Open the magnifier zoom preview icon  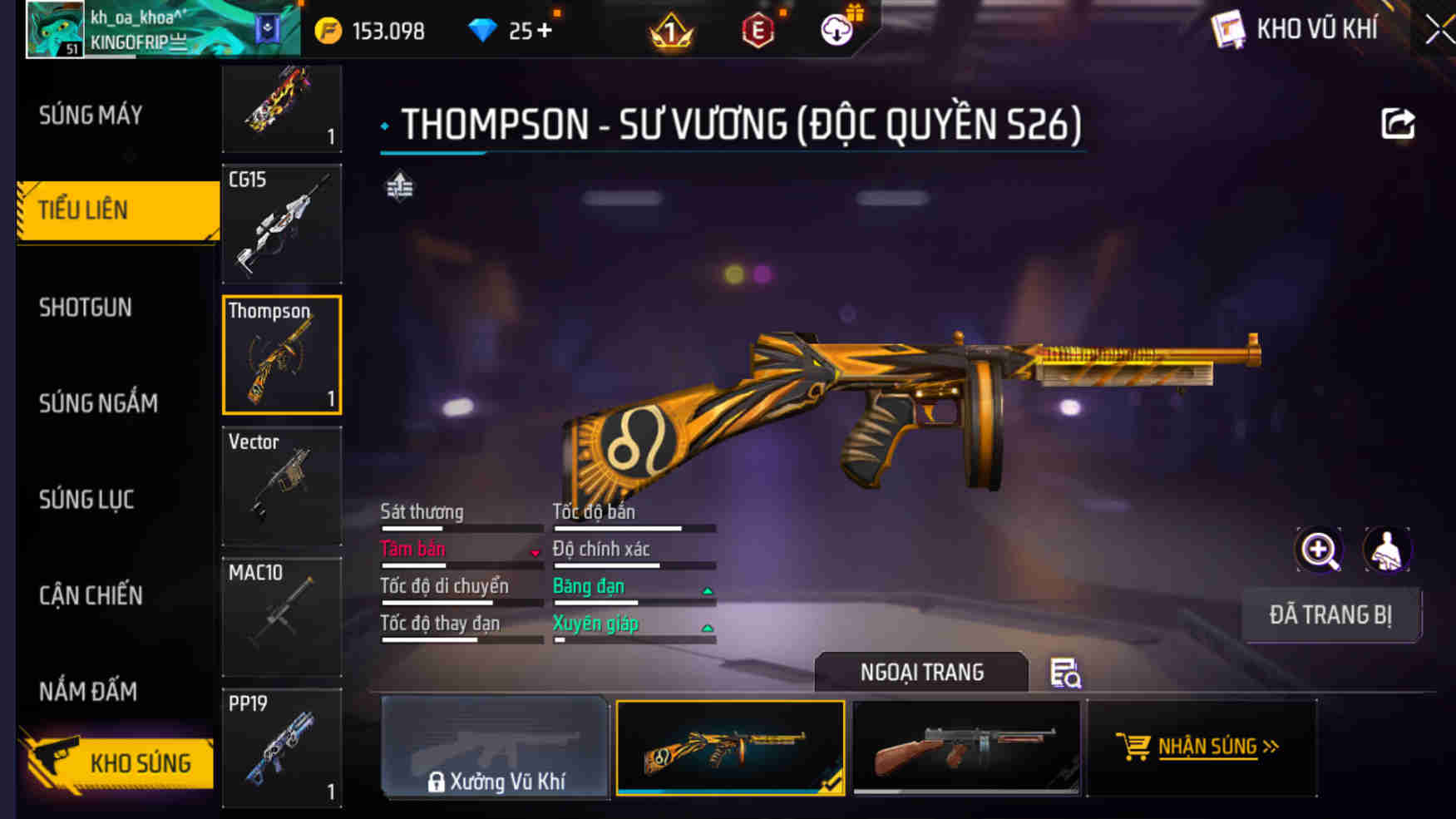click(x=1319, y=550)
